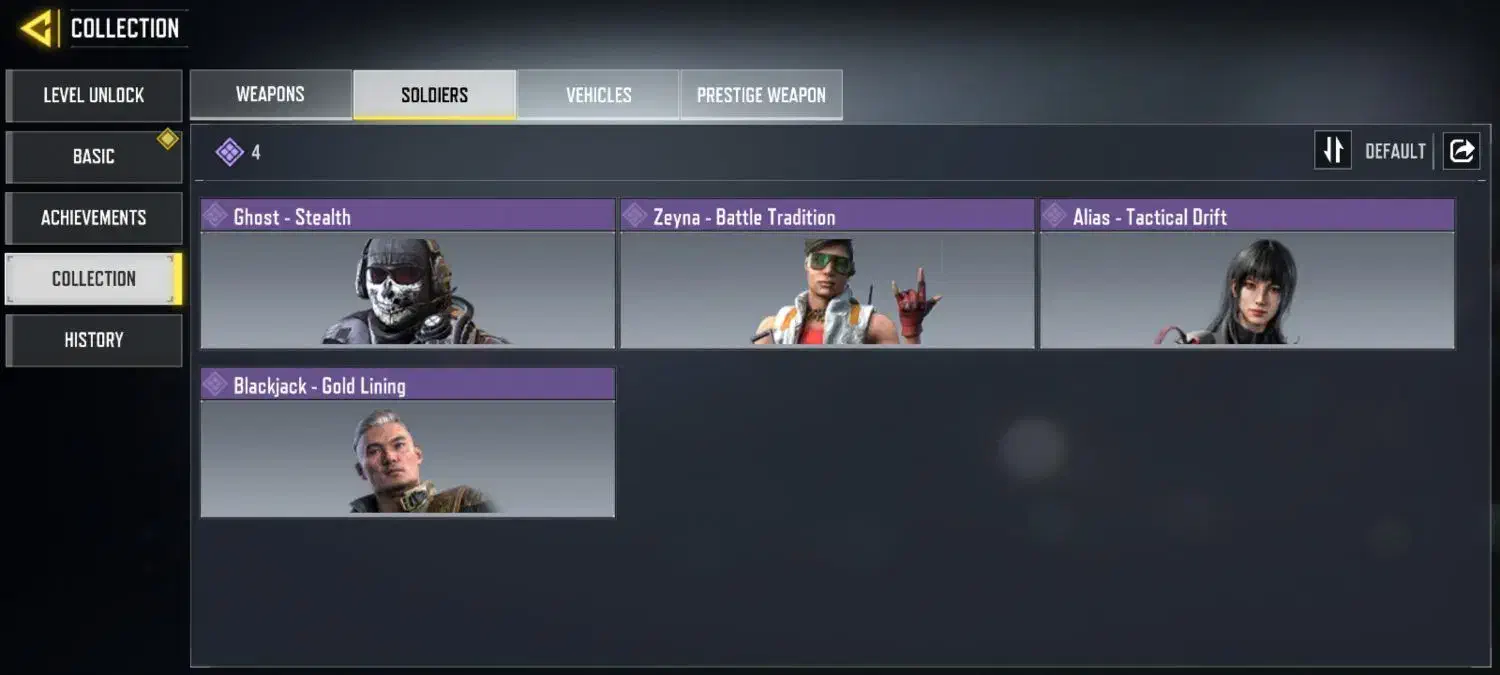This screenshot has height=675, width=1500.
Task: Click the share icon button
Action: coord(1461,151)
